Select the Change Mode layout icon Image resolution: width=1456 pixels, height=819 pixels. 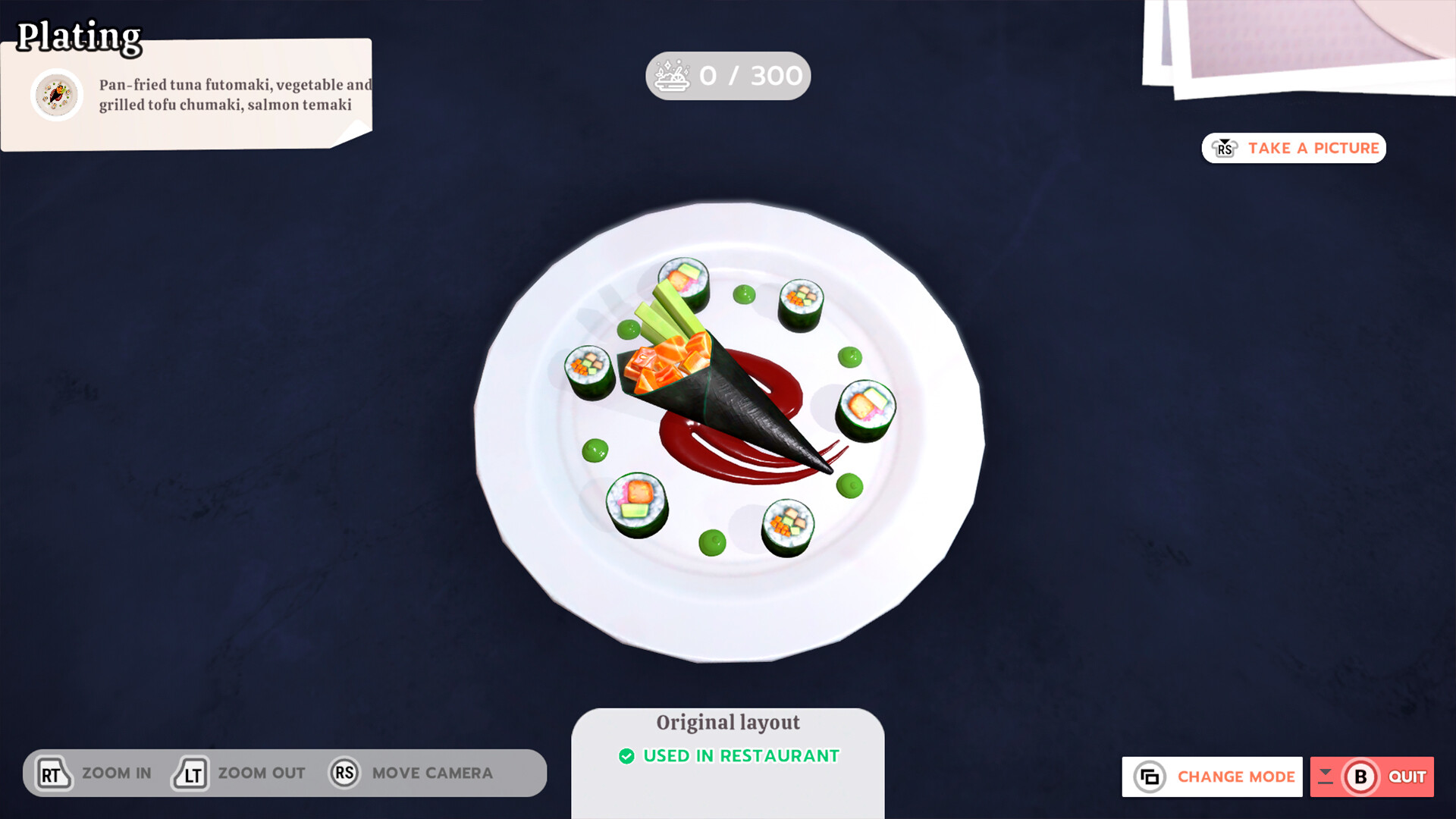pyautogui.click(x=1150, y=777)
